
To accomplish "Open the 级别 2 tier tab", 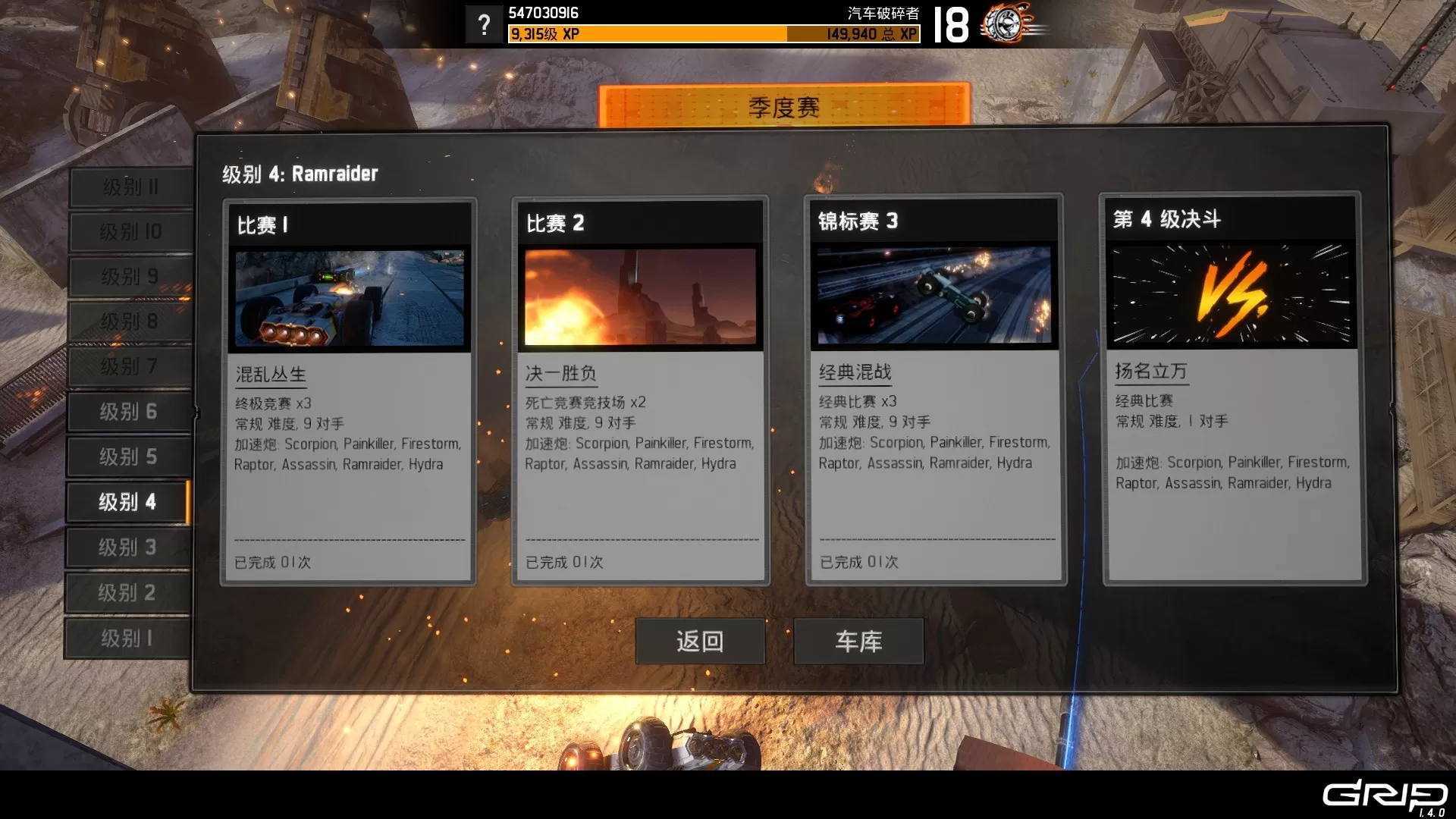I will pyautogui.click(x=127, y=592).
